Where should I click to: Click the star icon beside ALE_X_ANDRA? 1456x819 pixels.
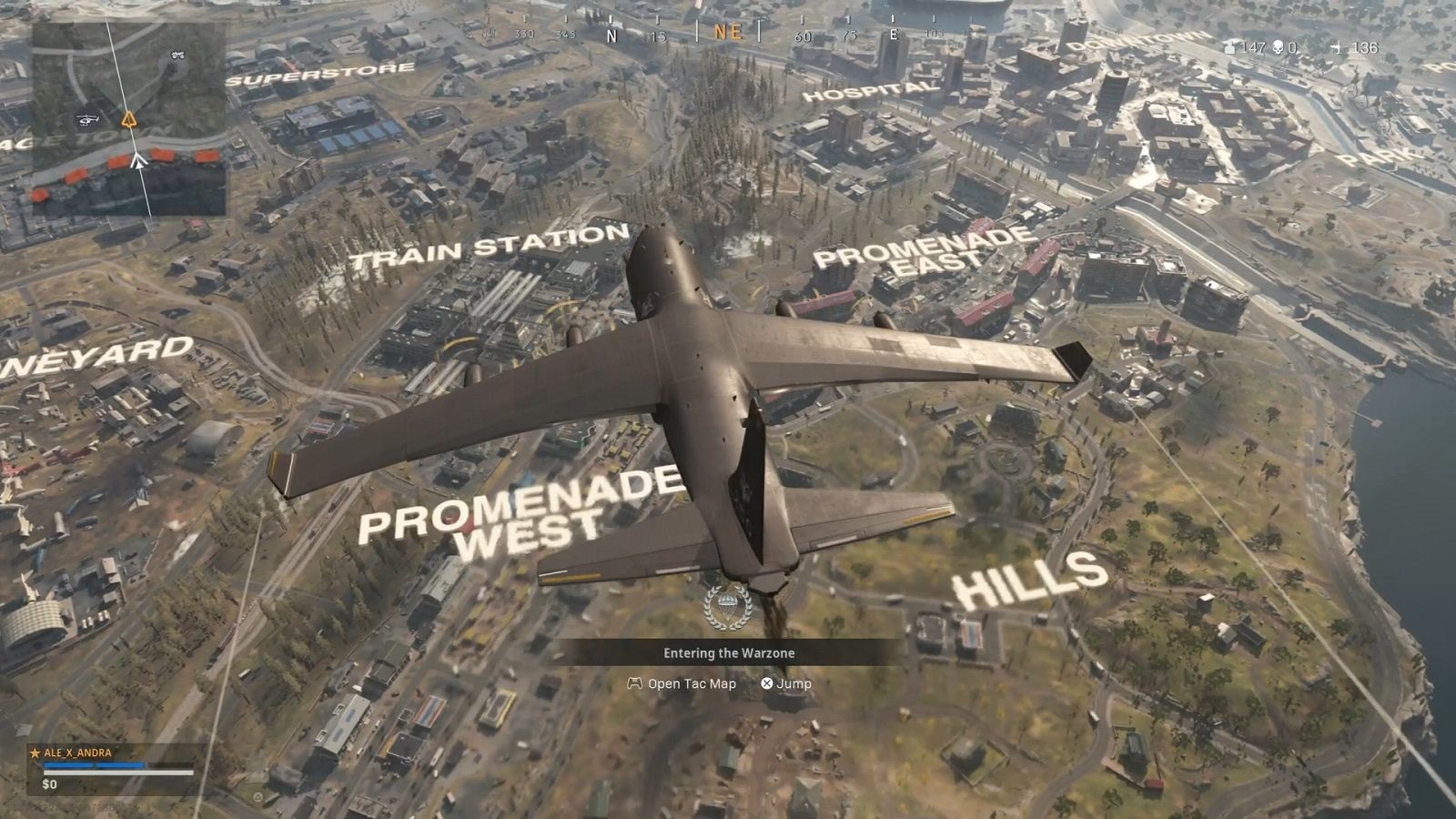coord(35,753)
